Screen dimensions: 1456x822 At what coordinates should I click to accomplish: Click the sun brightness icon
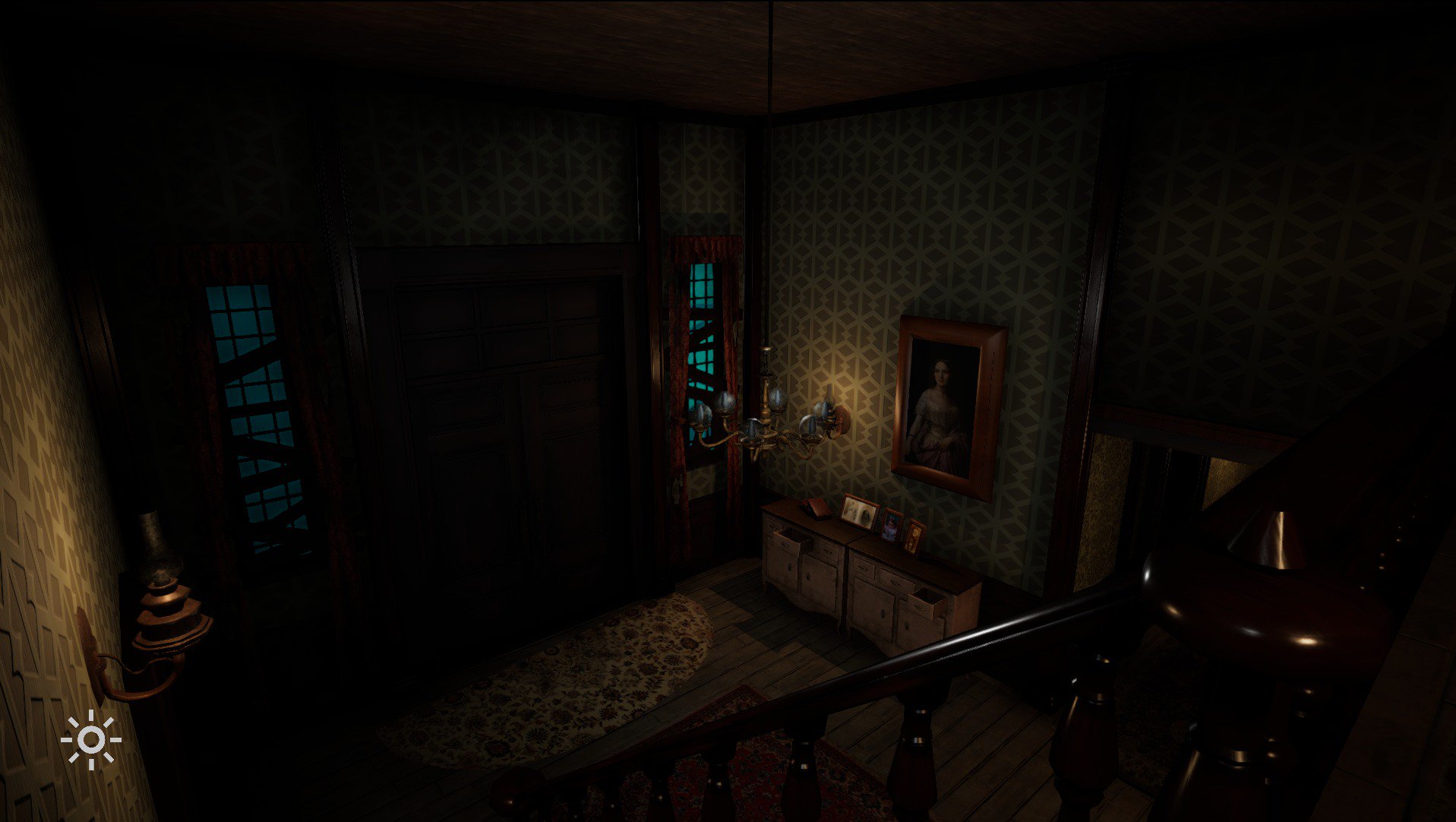pyautogui.click(x=93, y=738)
